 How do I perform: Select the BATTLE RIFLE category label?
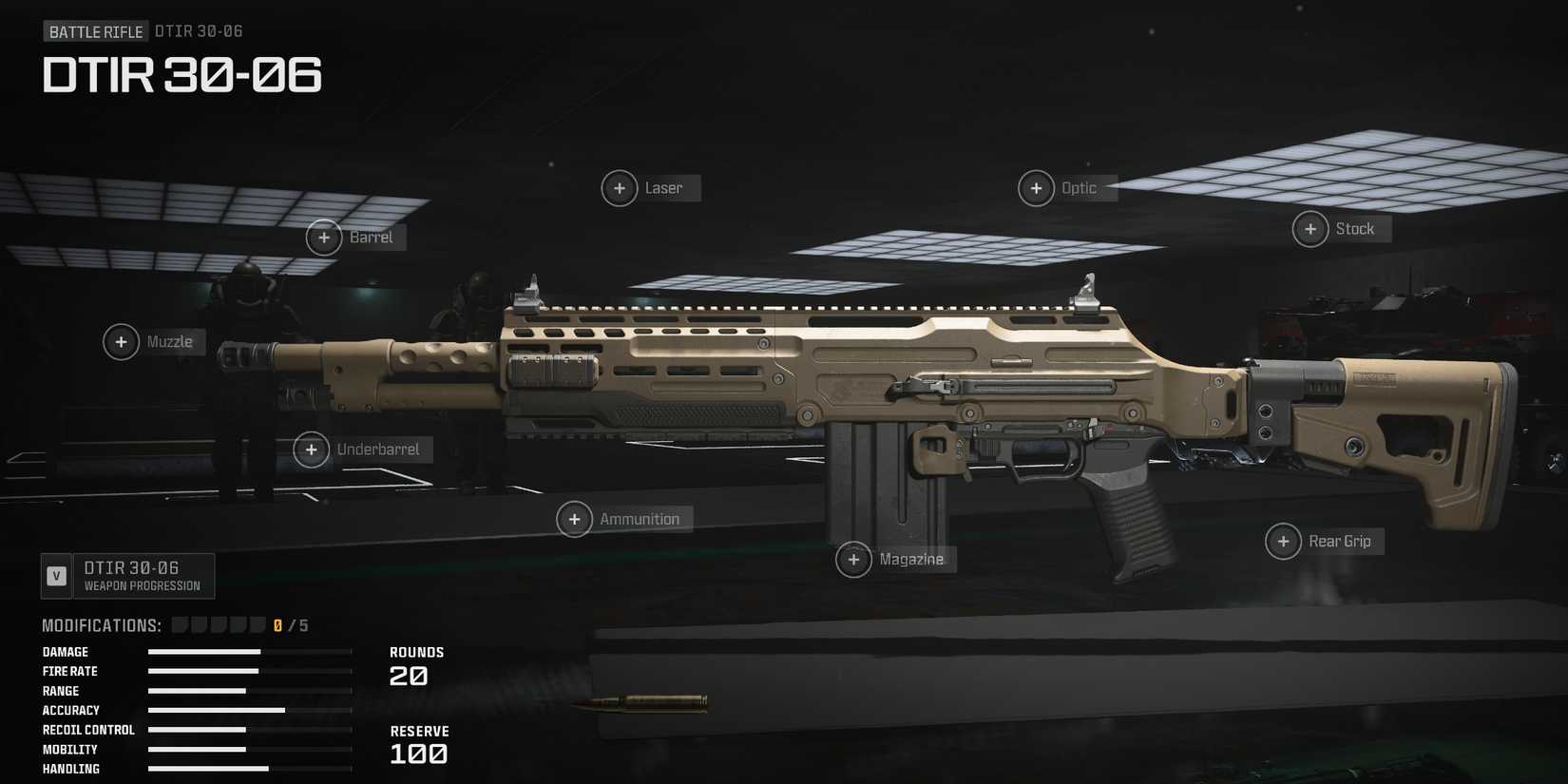[x=96, y=30]
